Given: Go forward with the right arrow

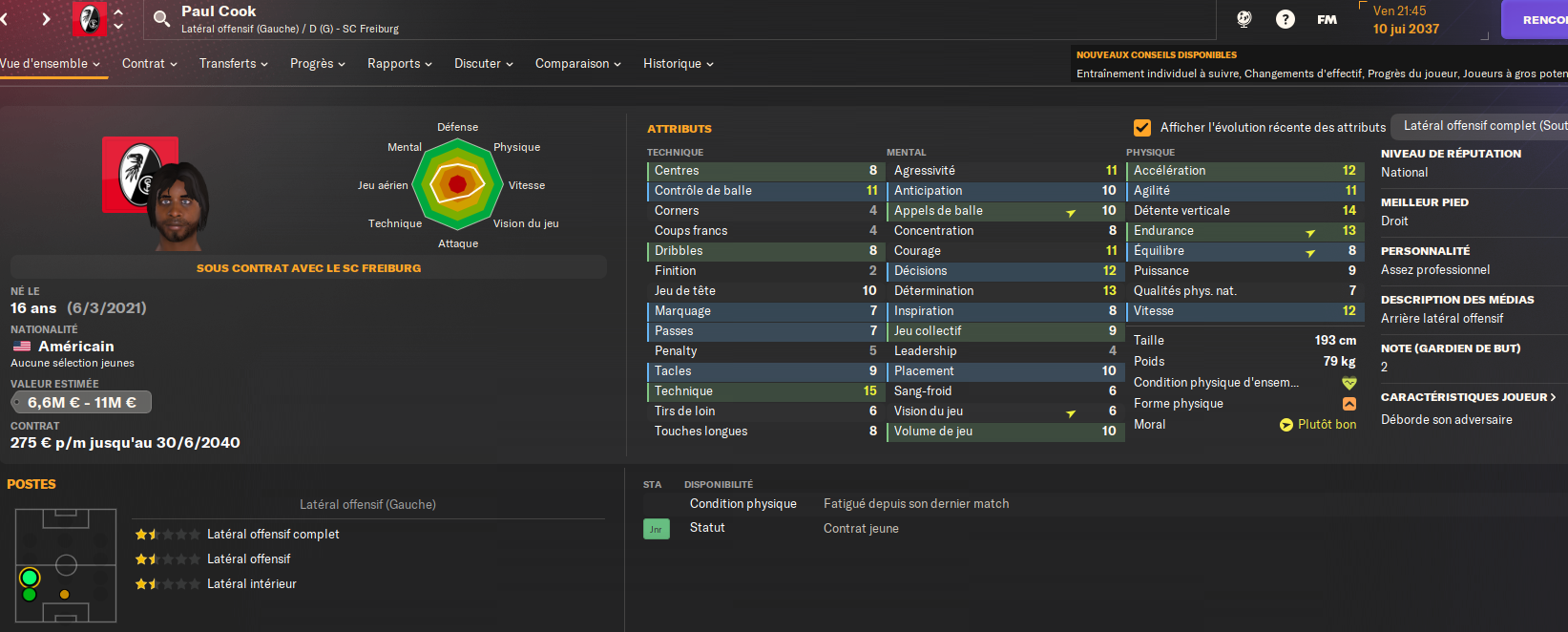Looking at the screenshot, I should [46, 19].
